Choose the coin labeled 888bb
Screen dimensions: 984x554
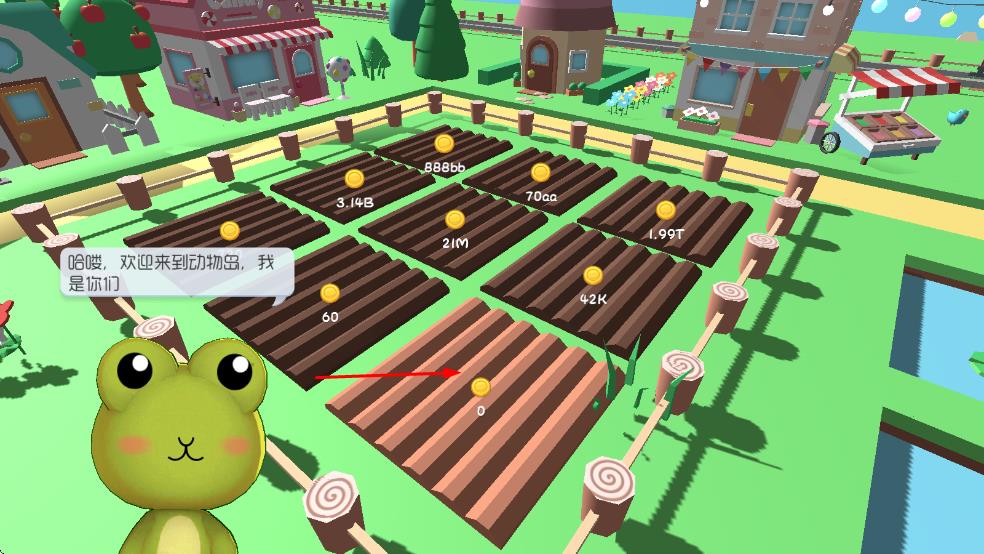(x=444, y=144)
